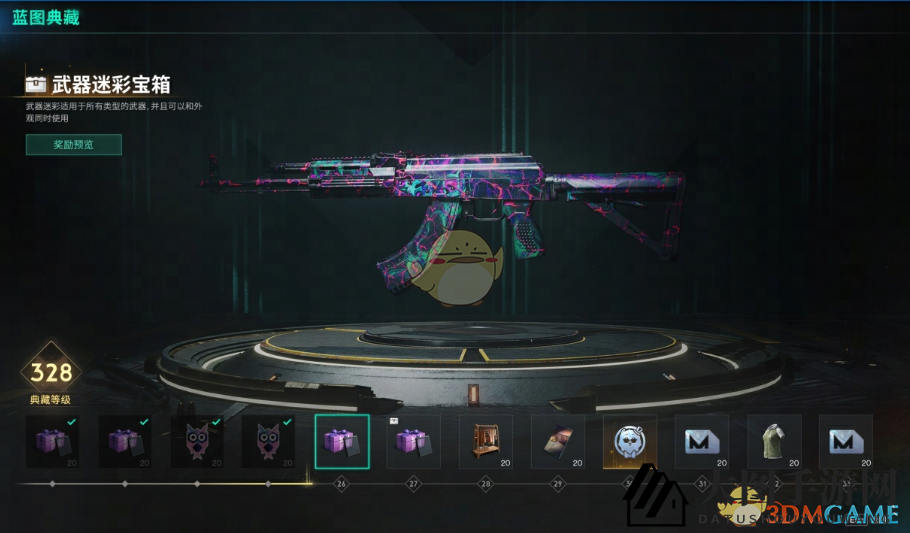Select the level 28 wooden rack reward
The image size is (910, 533).
(486, 441)
